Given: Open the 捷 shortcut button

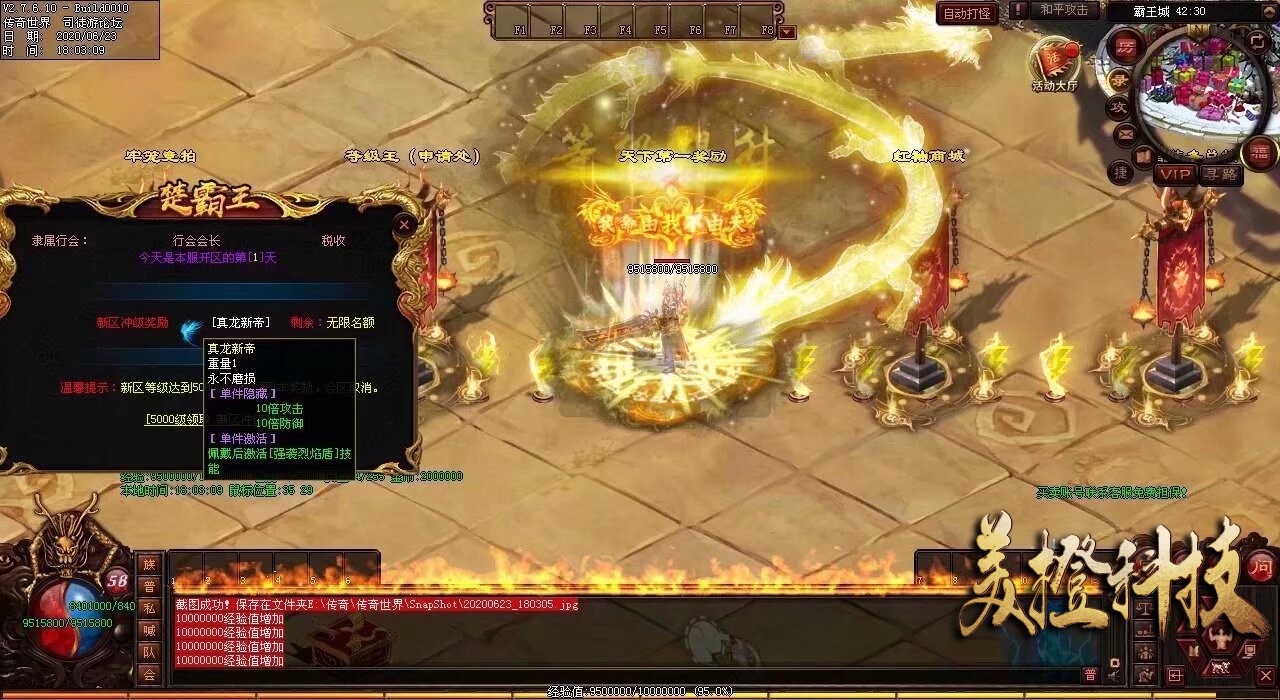Looking at the screenshot, I should pos(1120,172).
